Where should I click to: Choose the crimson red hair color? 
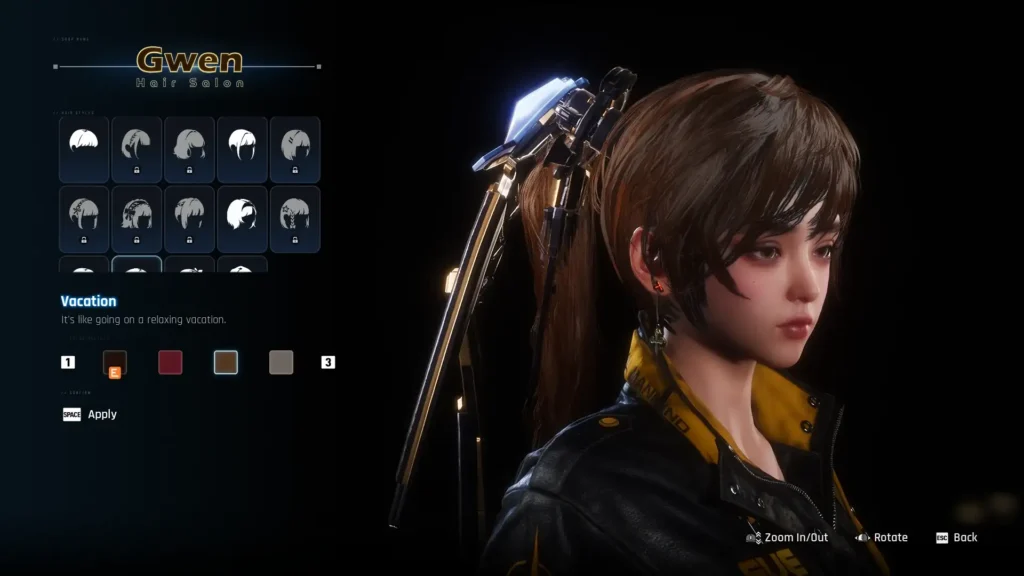[170, 362]
